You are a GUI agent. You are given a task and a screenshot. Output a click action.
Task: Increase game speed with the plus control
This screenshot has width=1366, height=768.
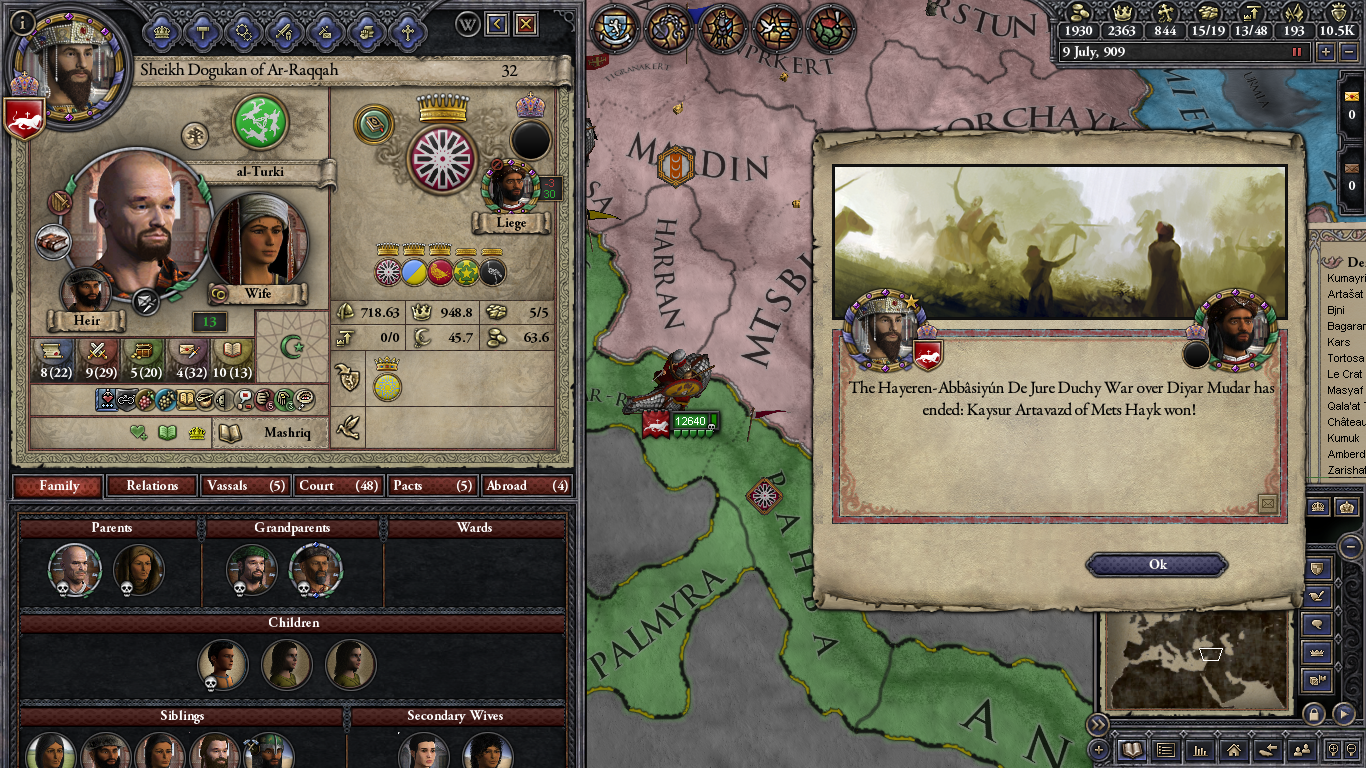click(x=1326, y=50)
